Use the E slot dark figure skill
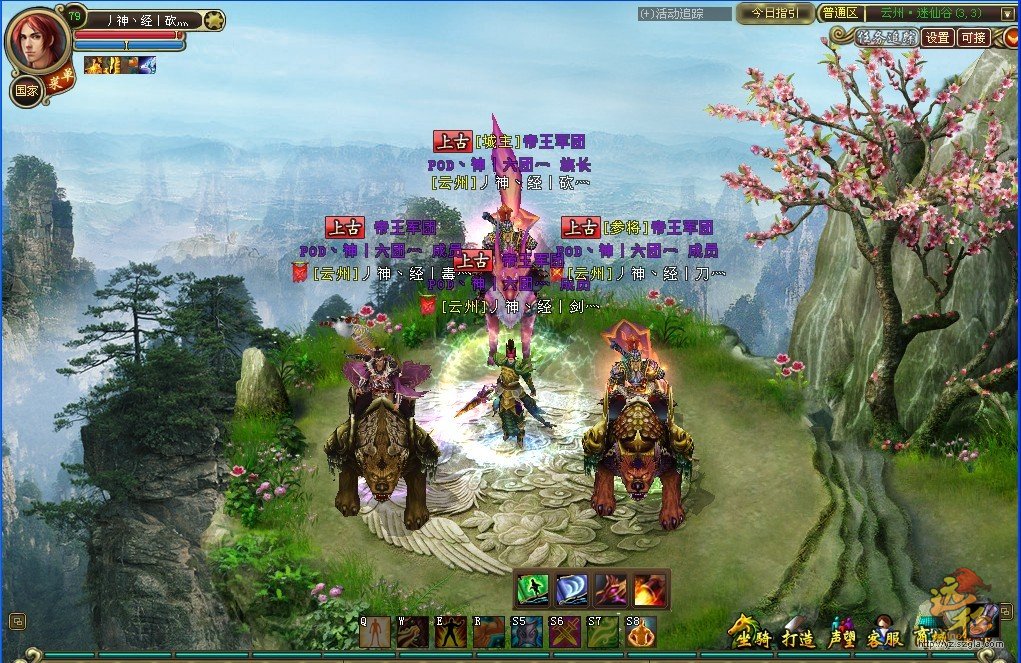1021x663 pixels. coord(450,631)
